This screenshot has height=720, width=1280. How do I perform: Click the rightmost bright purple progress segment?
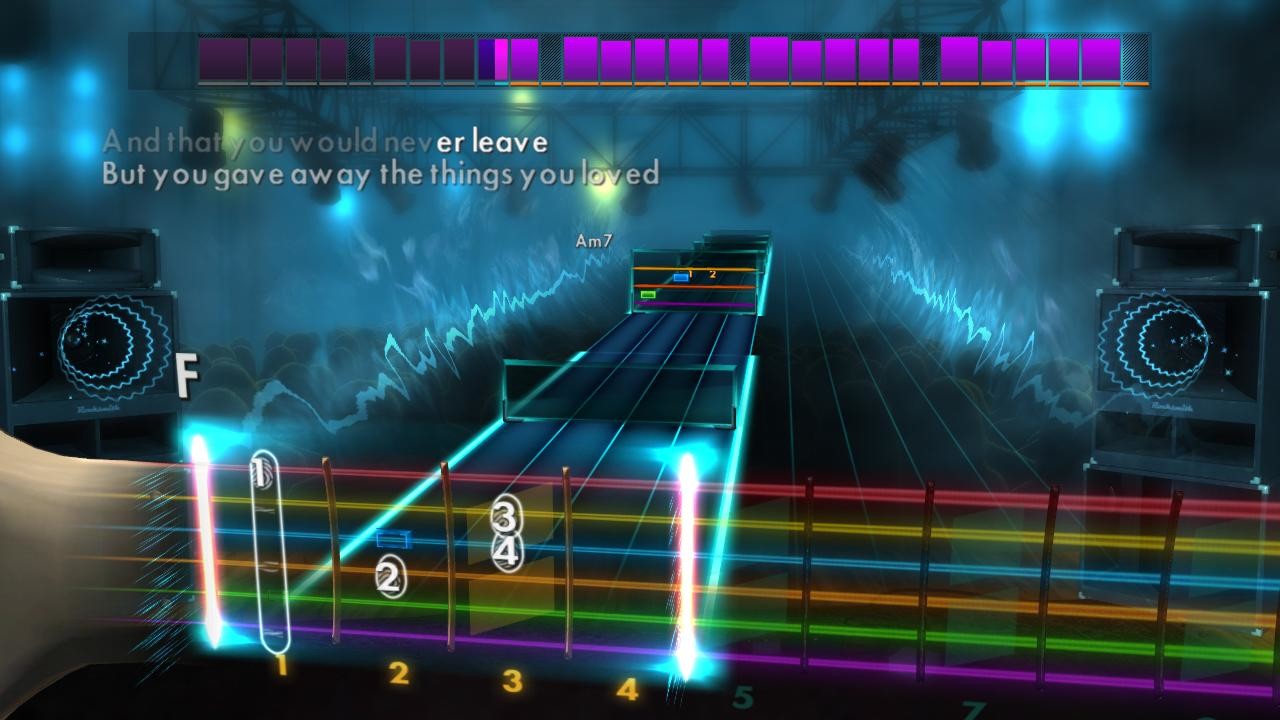[x=1103, y=57]
